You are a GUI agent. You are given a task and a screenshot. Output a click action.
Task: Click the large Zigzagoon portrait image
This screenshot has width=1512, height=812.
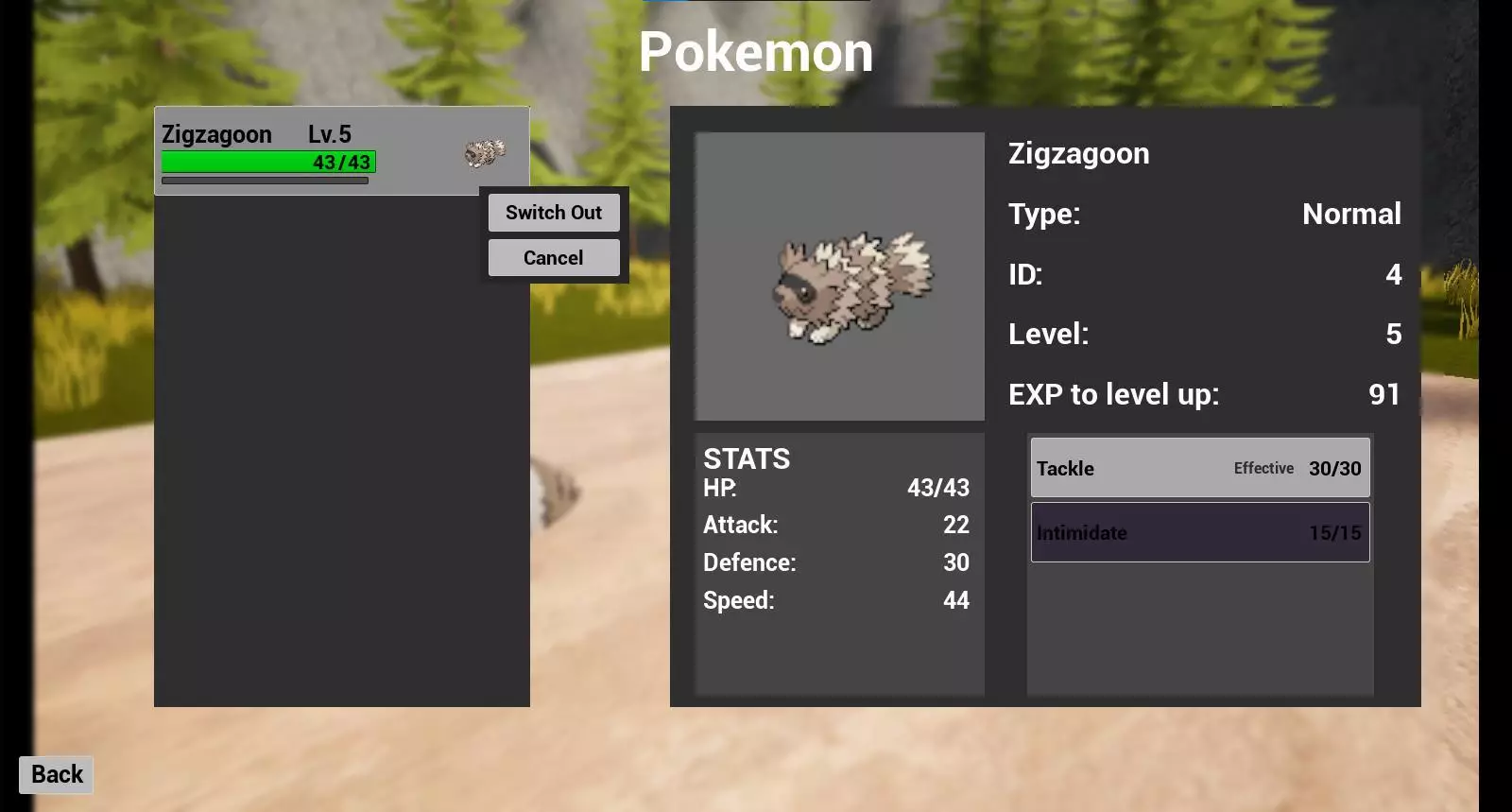pyautogui.click(x=839, y=276)
